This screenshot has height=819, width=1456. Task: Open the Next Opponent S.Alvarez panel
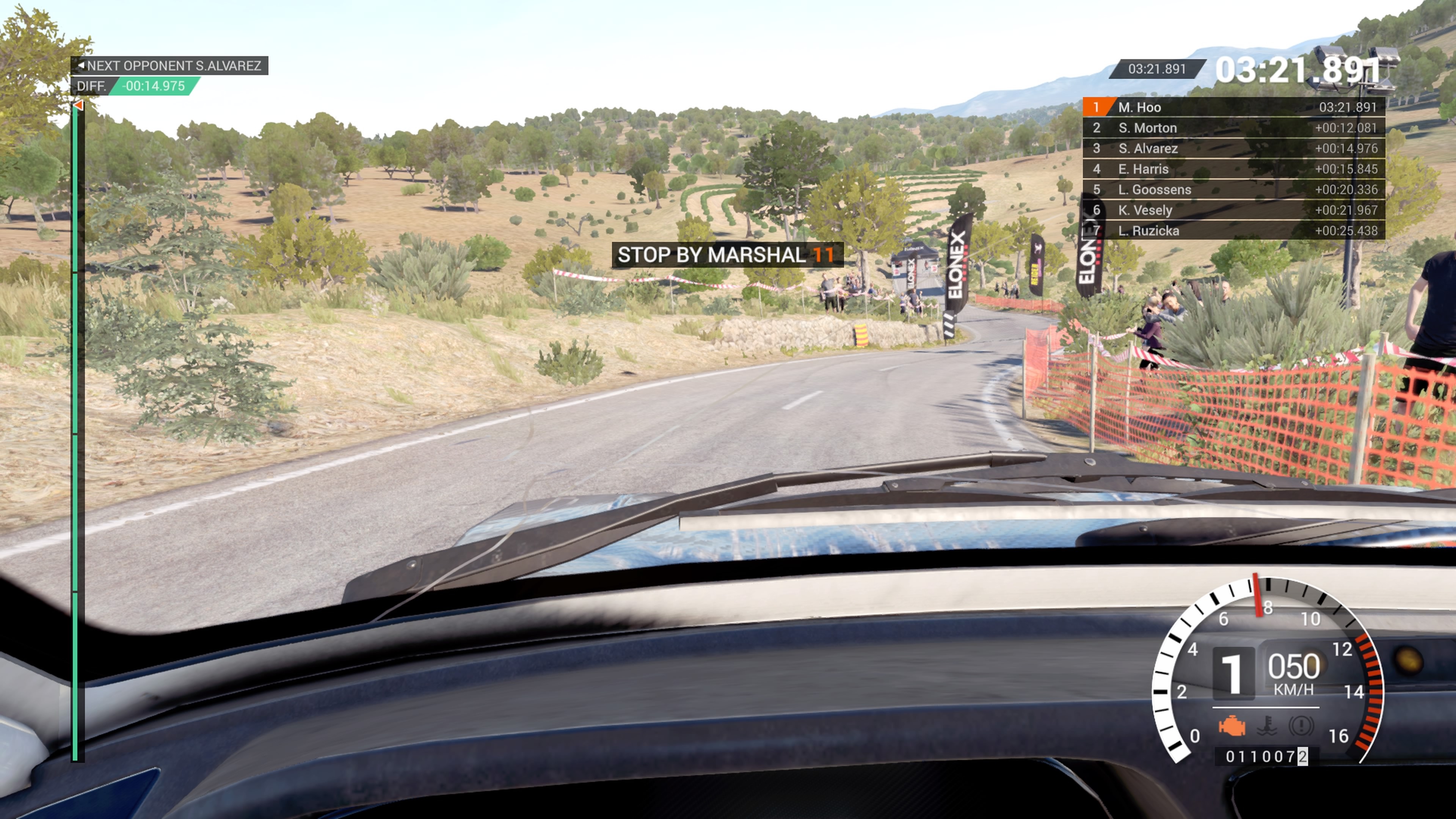coord(169,66)
